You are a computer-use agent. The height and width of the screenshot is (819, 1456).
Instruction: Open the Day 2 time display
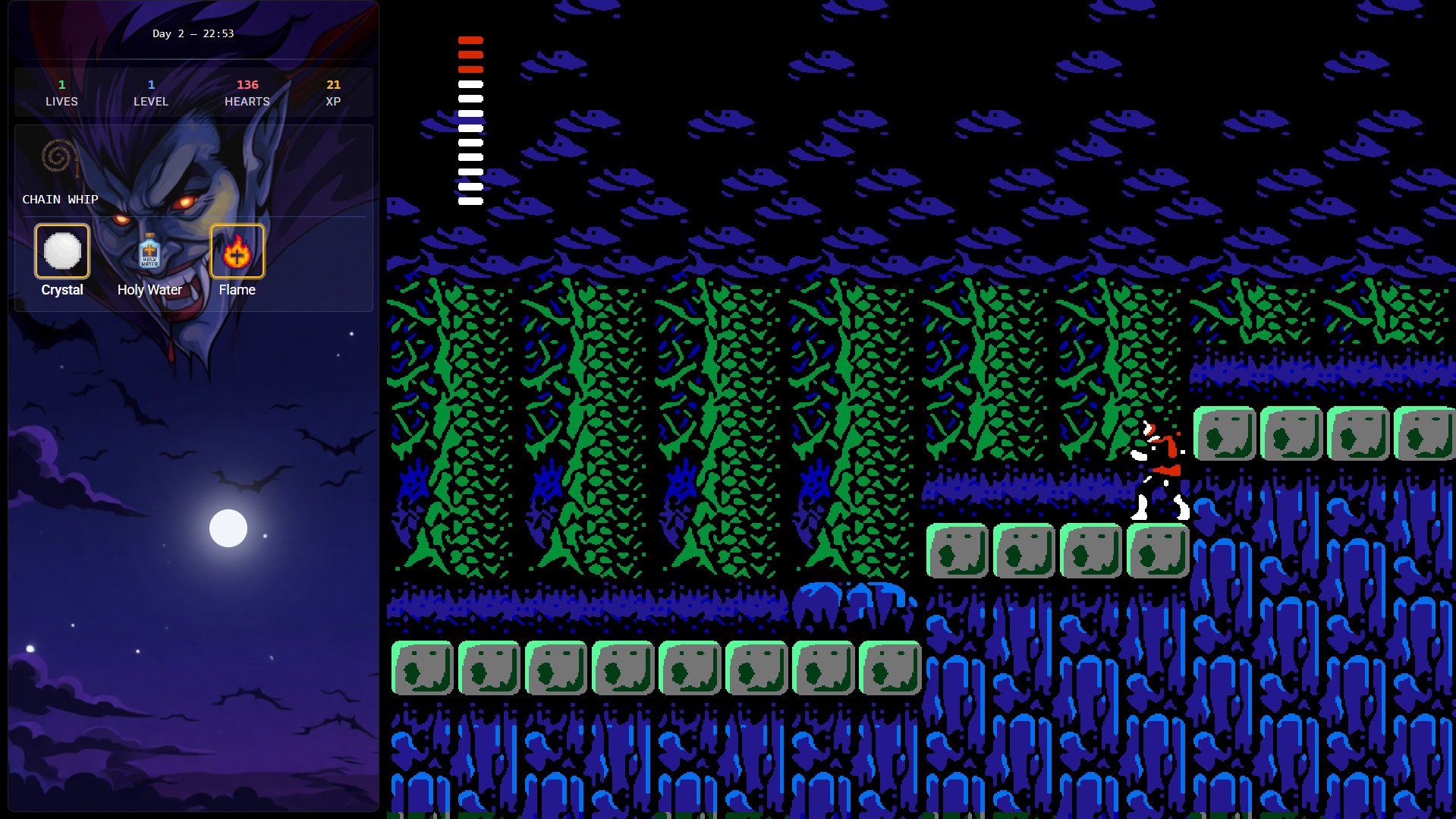tap(193, 33)
